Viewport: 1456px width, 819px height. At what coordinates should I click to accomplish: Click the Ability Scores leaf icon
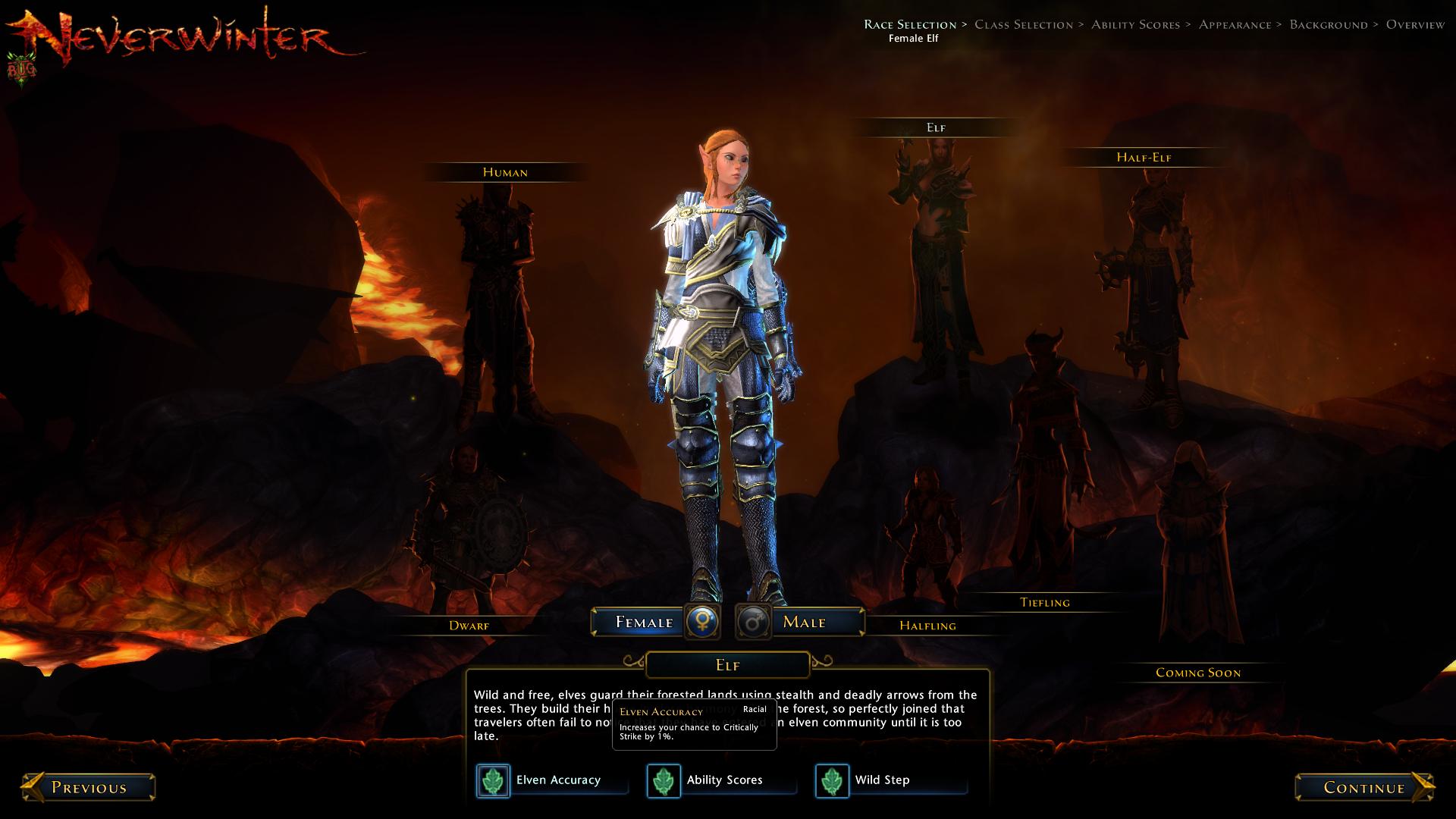pos(664,780)
